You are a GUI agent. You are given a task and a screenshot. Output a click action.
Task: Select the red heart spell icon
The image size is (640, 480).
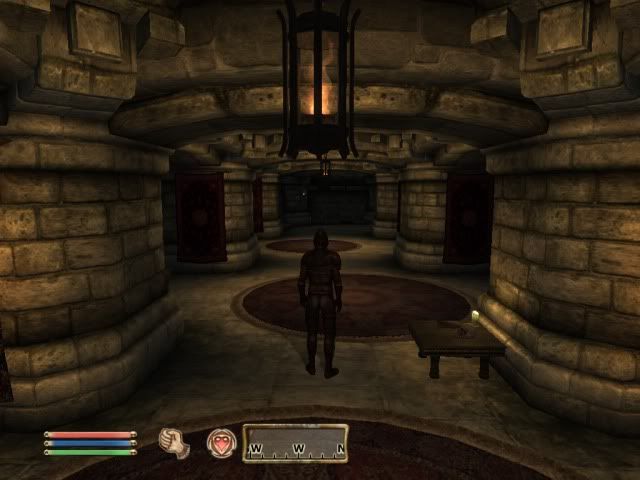pos(220,442)
